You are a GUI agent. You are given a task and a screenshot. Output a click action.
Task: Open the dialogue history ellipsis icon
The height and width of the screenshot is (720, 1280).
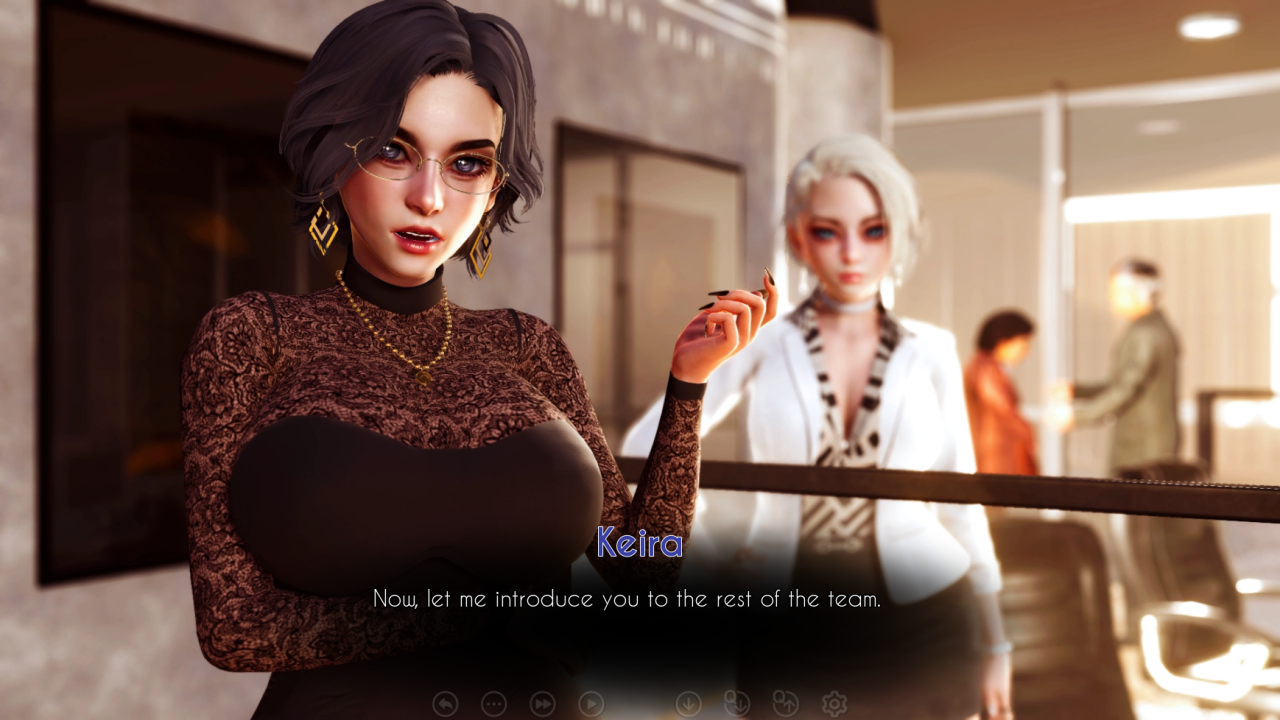click(x=494, y=704)
